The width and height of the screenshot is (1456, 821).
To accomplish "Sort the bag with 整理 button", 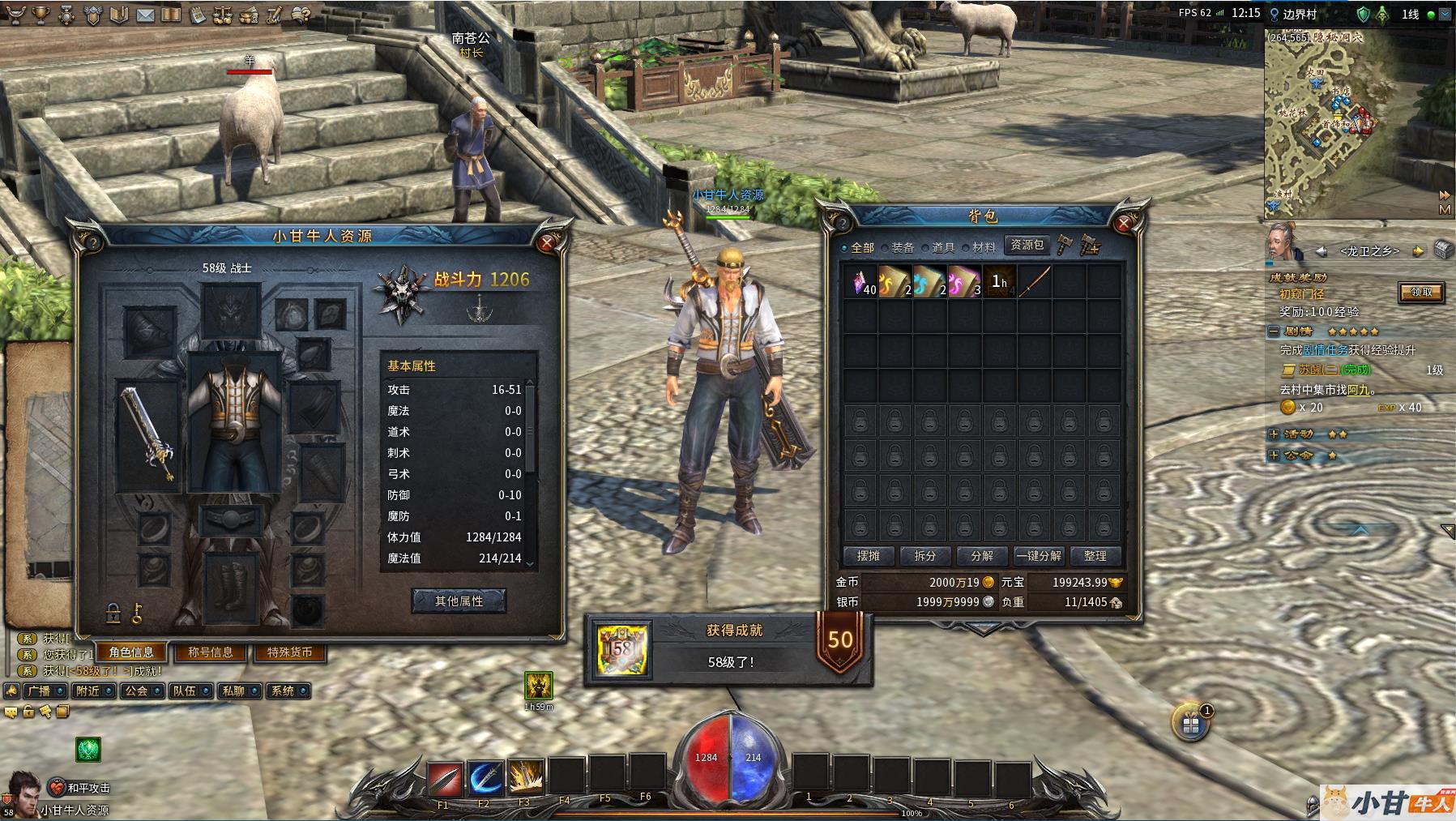I will point(1095,556).
